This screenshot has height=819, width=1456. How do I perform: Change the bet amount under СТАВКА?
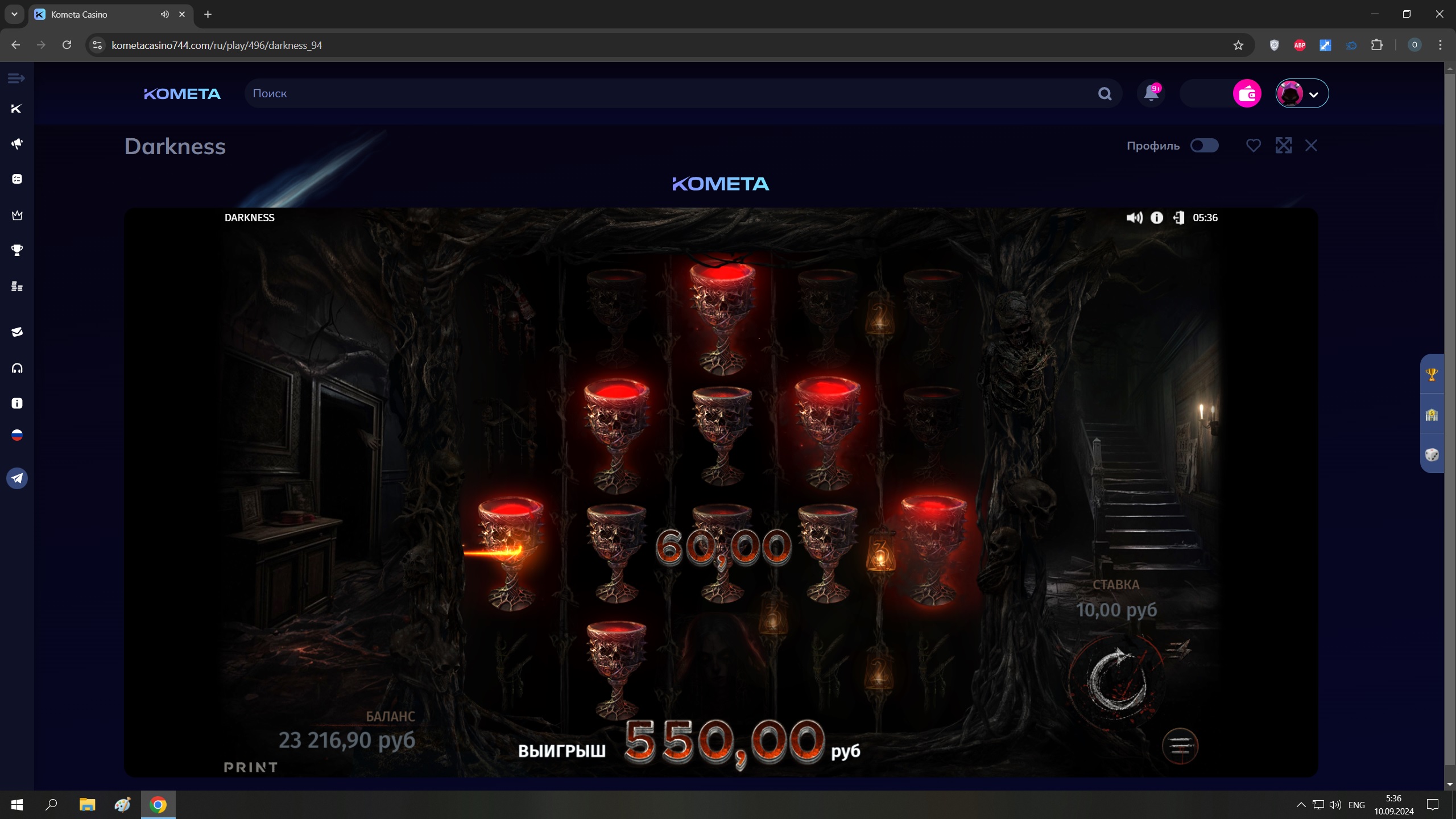[x=1116, y=610]
